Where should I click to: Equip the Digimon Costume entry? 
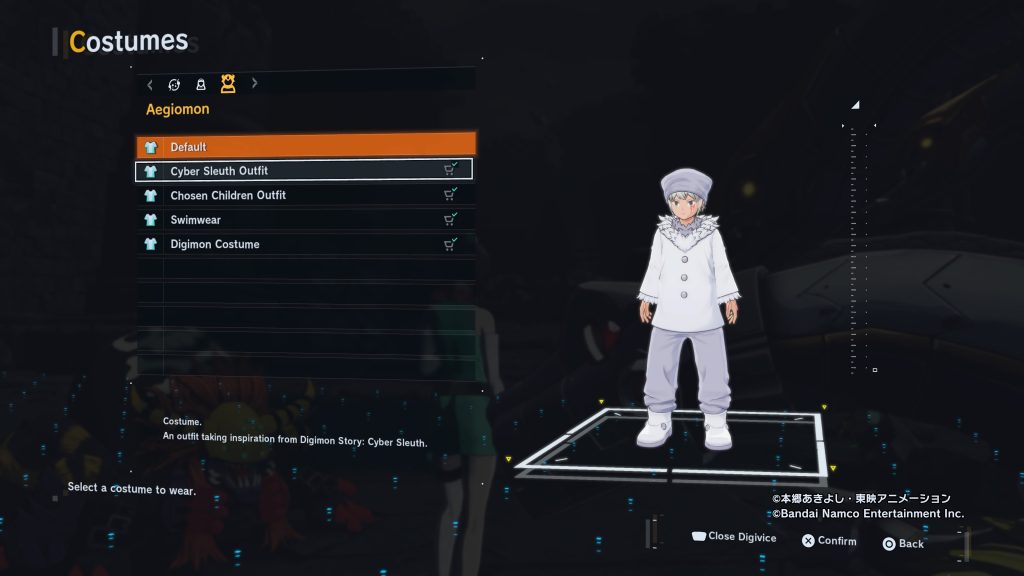(x=305, y=244)
